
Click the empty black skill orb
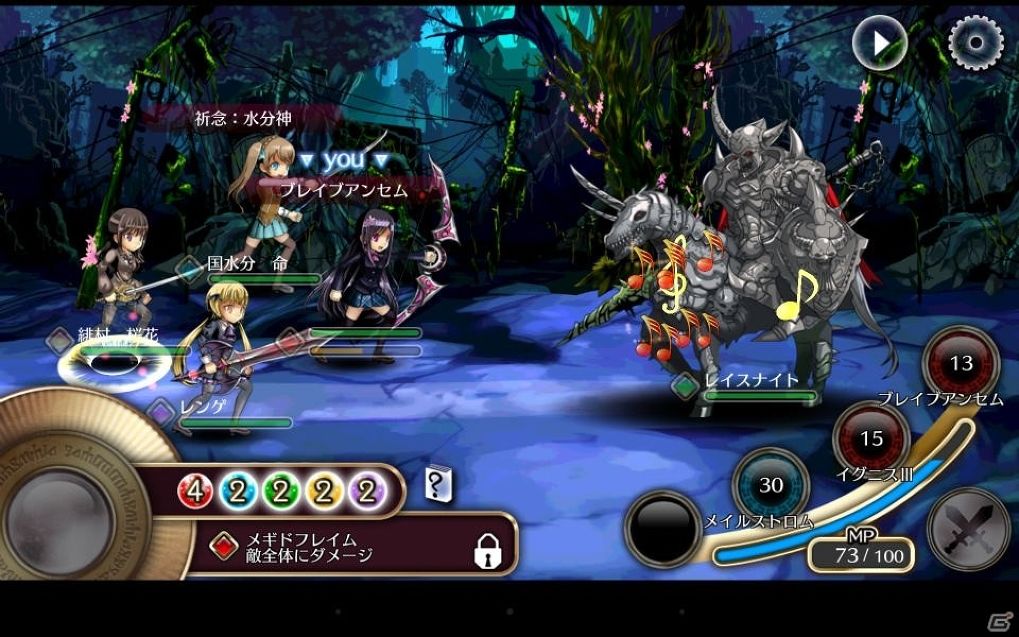(662, 529)
